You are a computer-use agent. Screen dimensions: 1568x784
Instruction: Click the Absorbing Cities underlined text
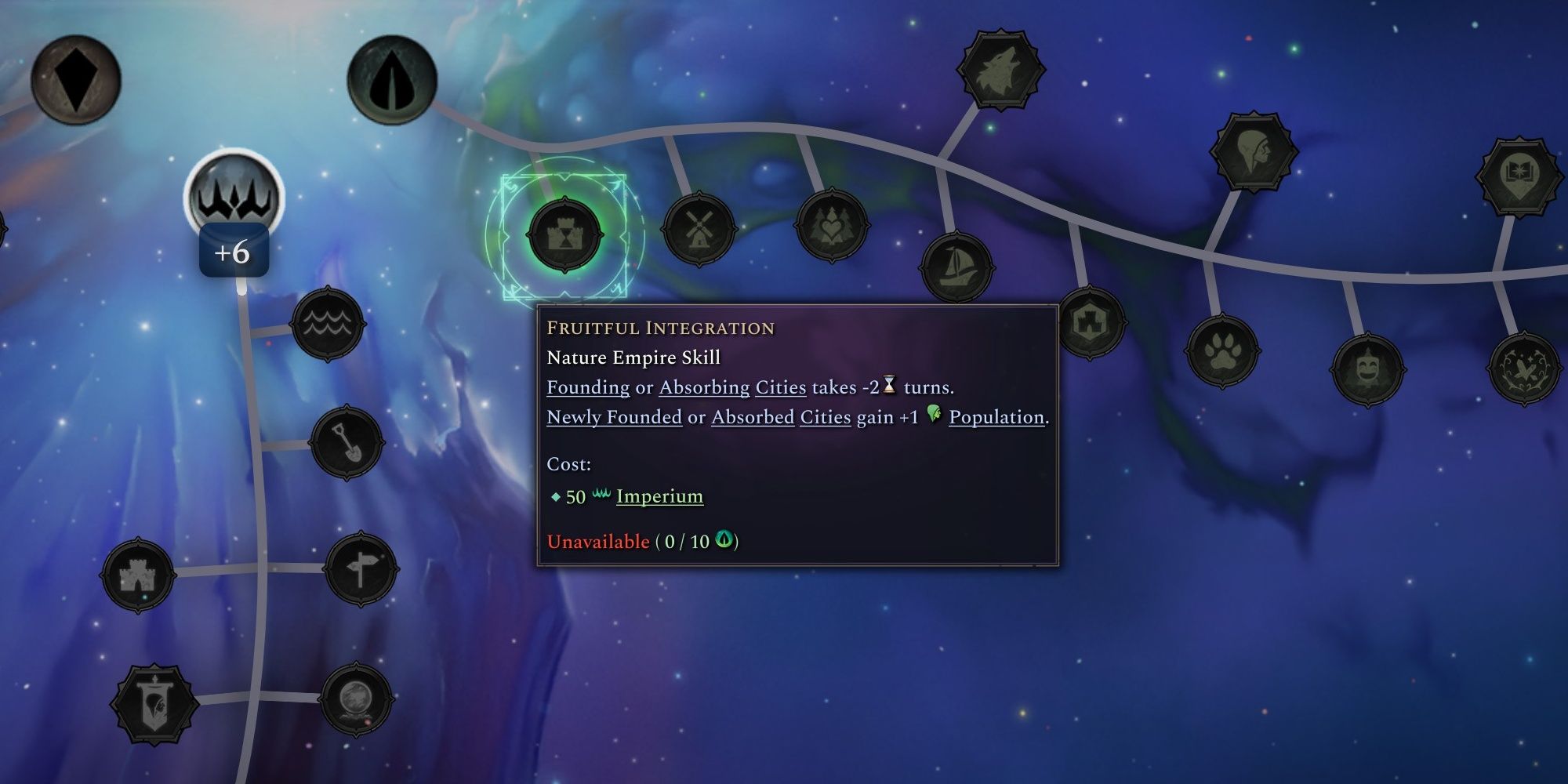click(733, 387)
